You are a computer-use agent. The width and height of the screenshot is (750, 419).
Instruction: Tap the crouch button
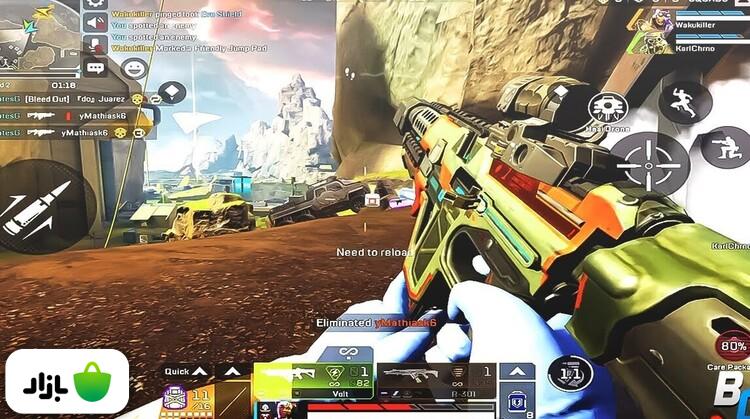pos(725,147)
